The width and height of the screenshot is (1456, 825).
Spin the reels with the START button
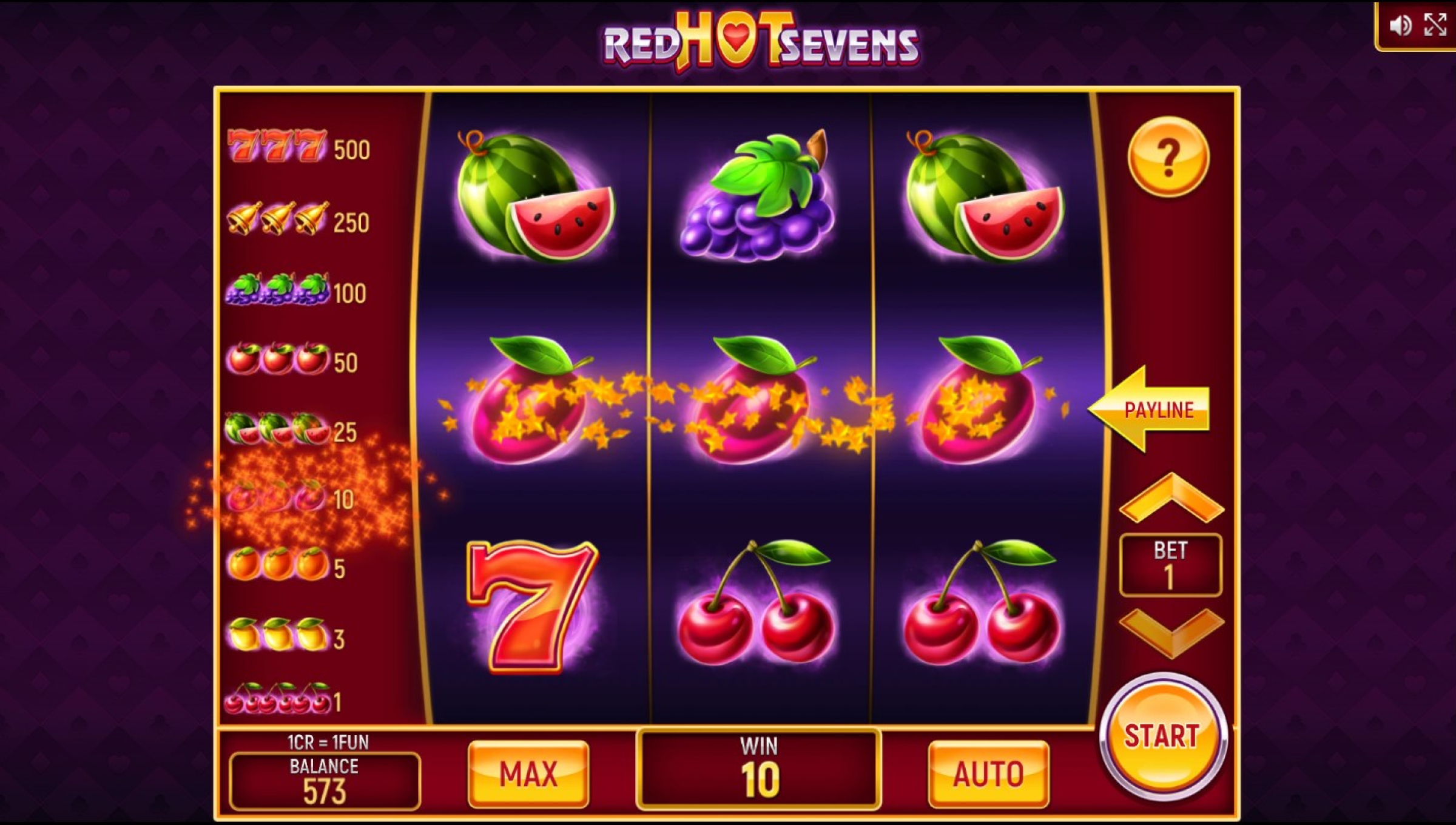coord(1163,737)
